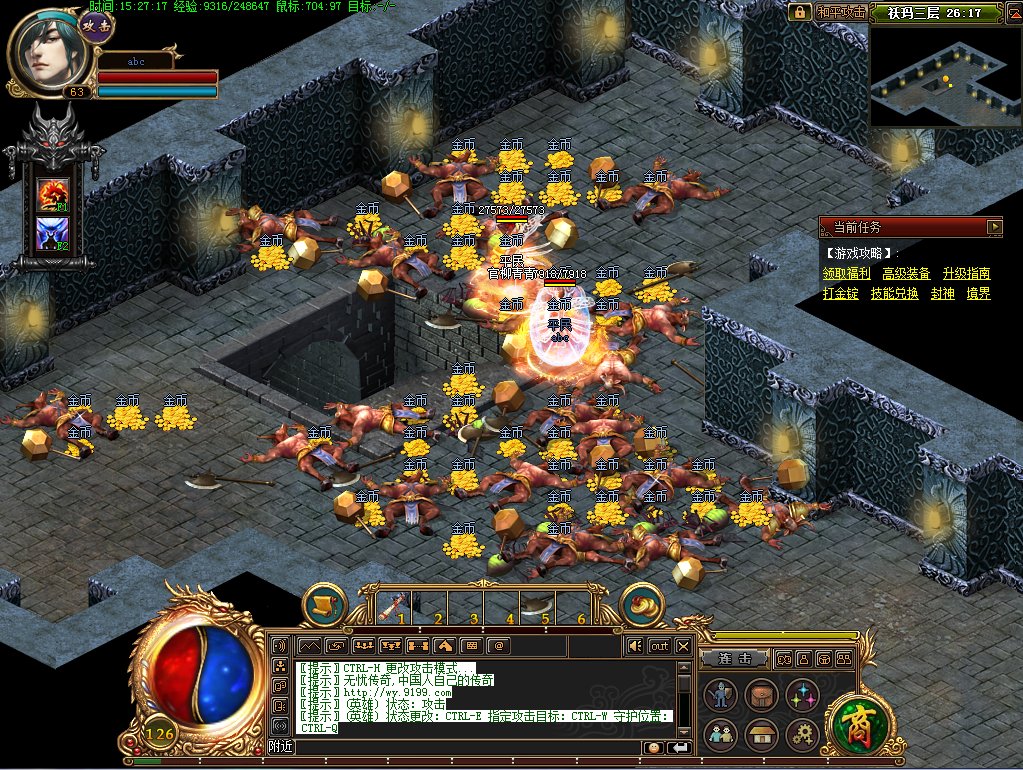Toggle the chat sound speaker button
Viewport: 1023px width, 770px height.
[x=634, y=646]
